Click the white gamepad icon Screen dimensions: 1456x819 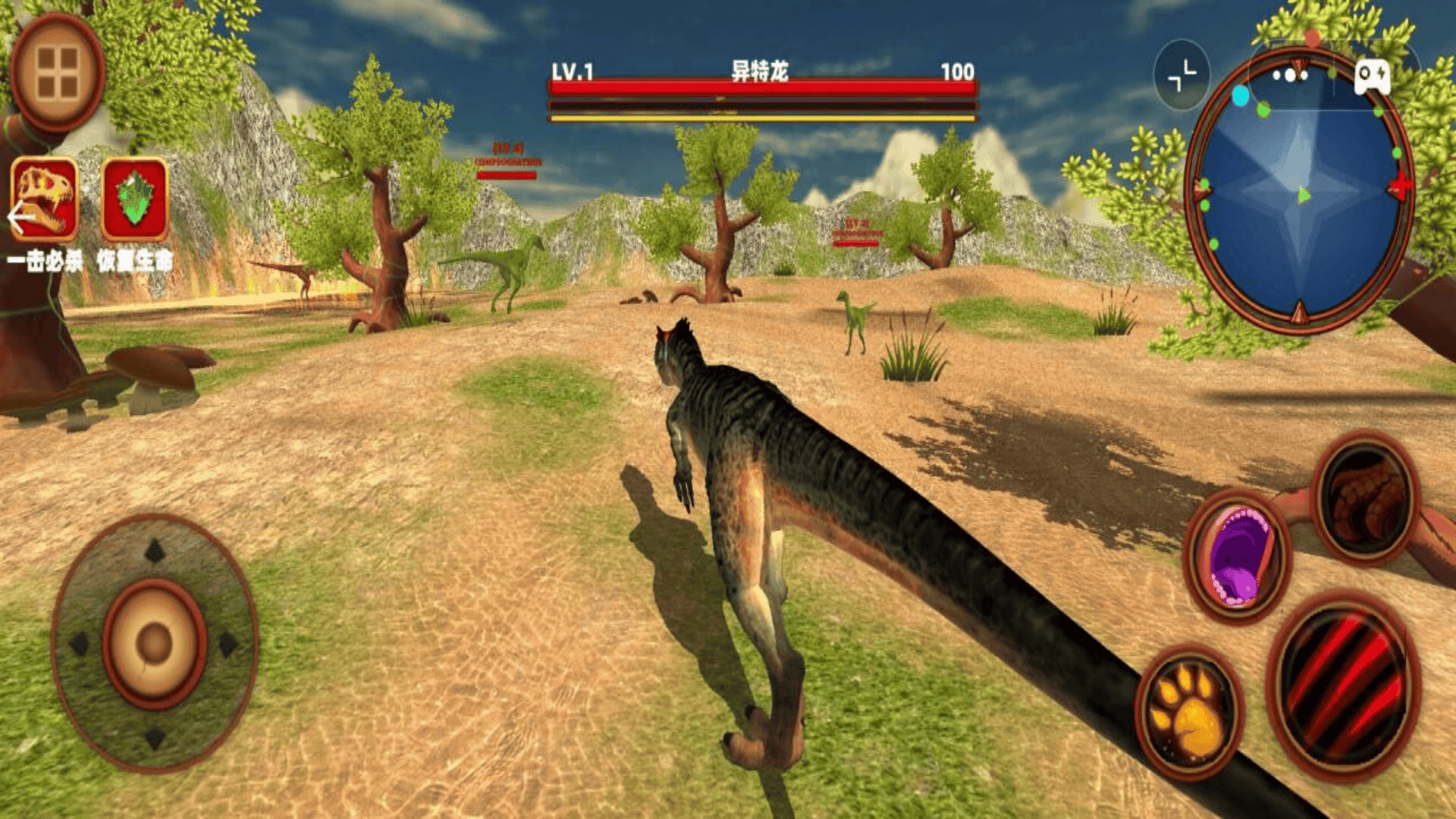tap(1373, 76)
